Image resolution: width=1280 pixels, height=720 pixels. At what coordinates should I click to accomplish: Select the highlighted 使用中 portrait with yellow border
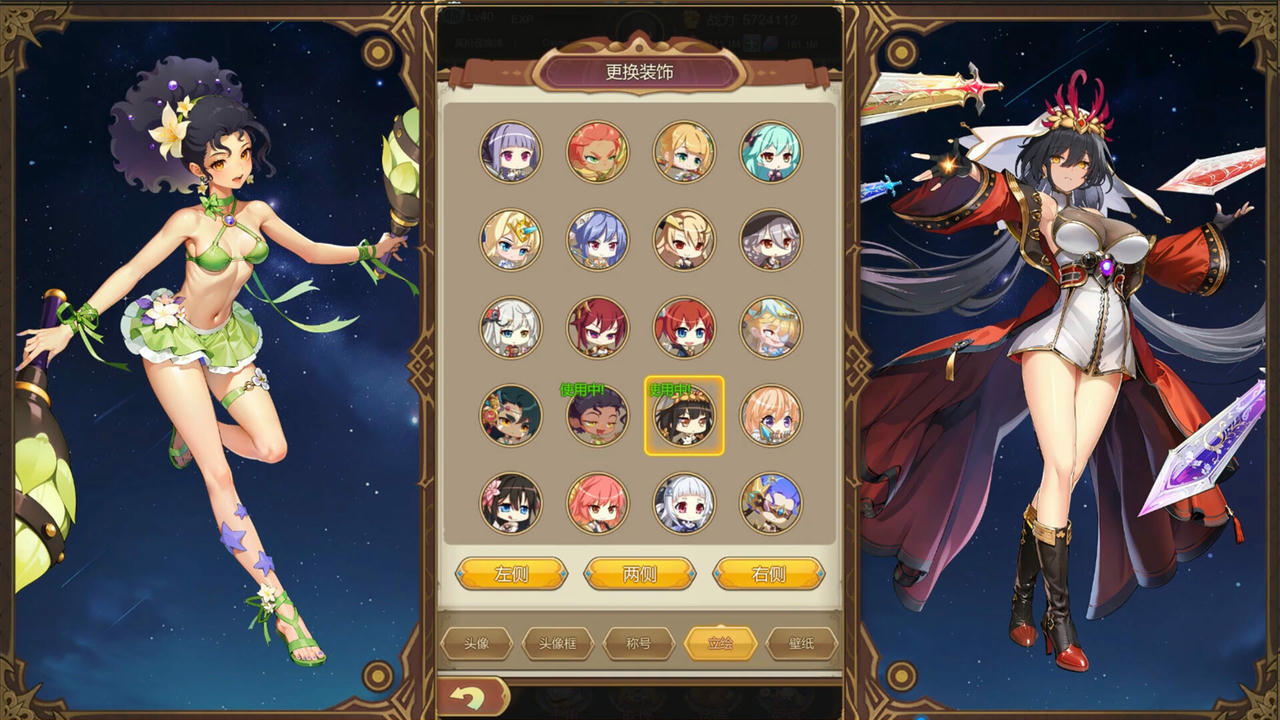tap(684, 416)
